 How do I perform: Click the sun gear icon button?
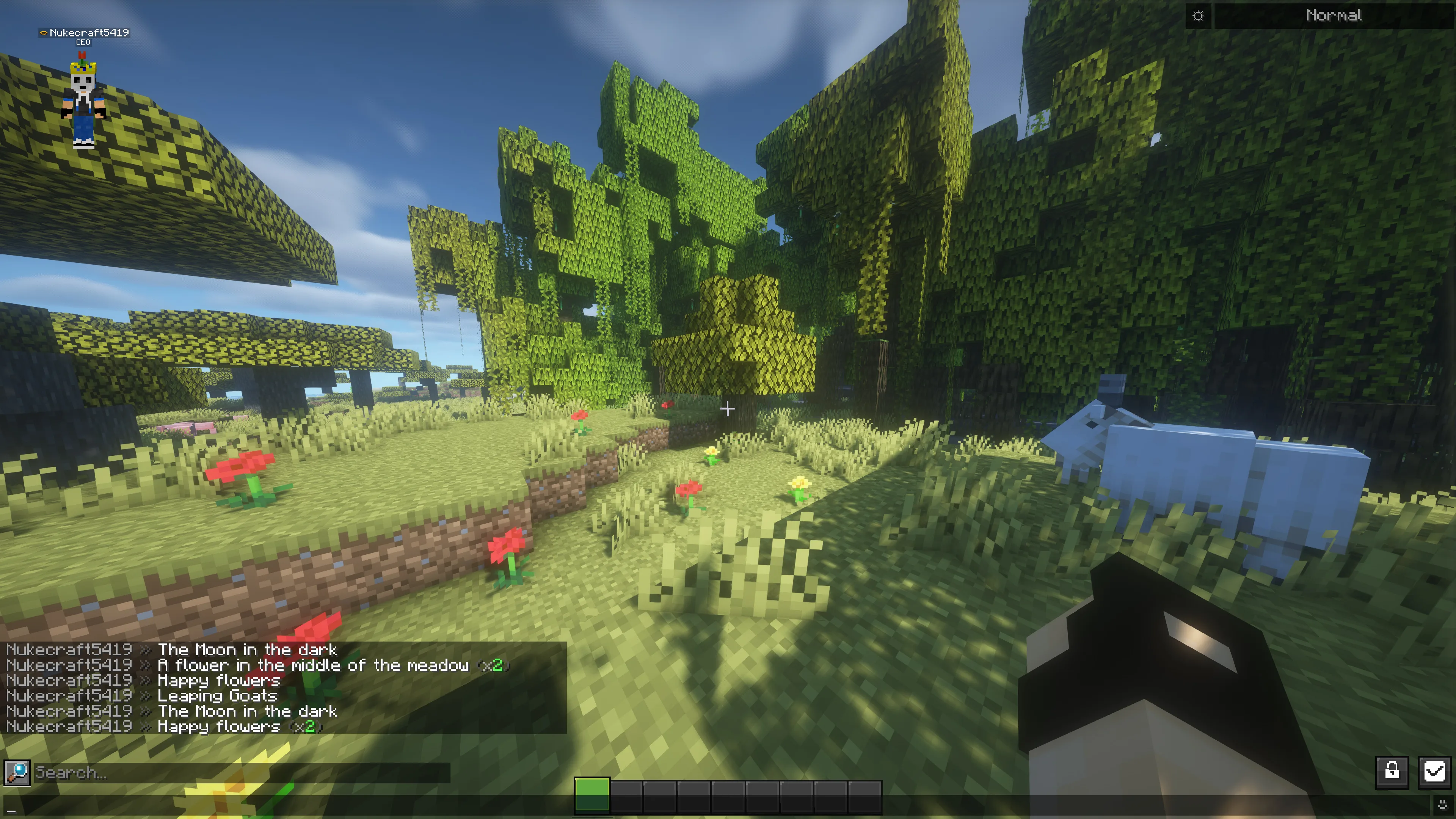point(1198,16)
